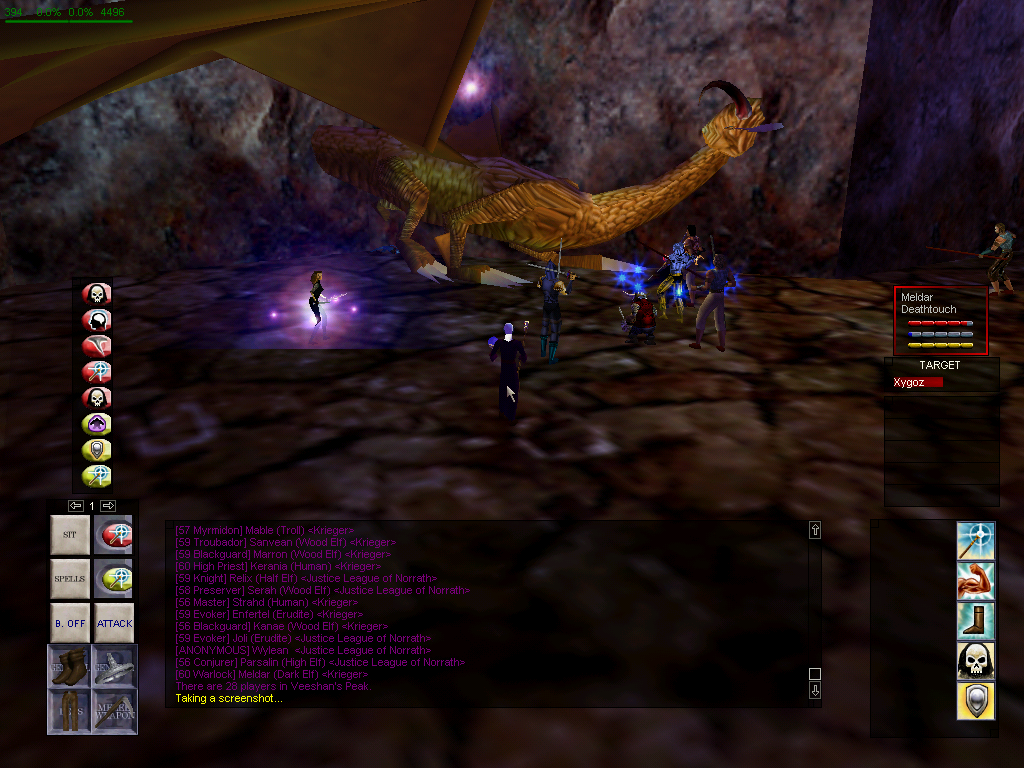Cast the red head-silhouette spell gem

point(97,320)
